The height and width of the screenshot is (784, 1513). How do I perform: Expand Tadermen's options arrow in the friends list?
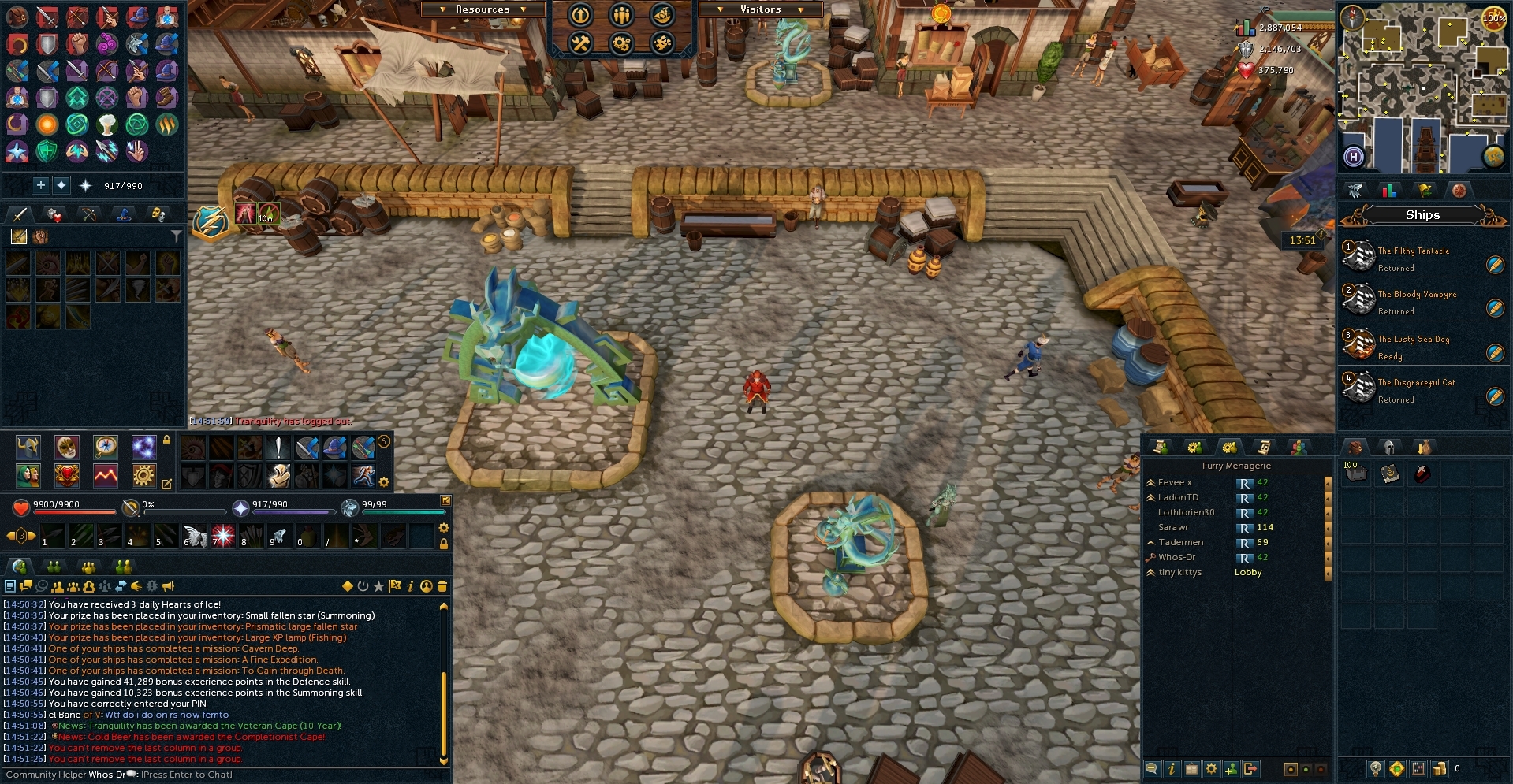pos(1327,542)
